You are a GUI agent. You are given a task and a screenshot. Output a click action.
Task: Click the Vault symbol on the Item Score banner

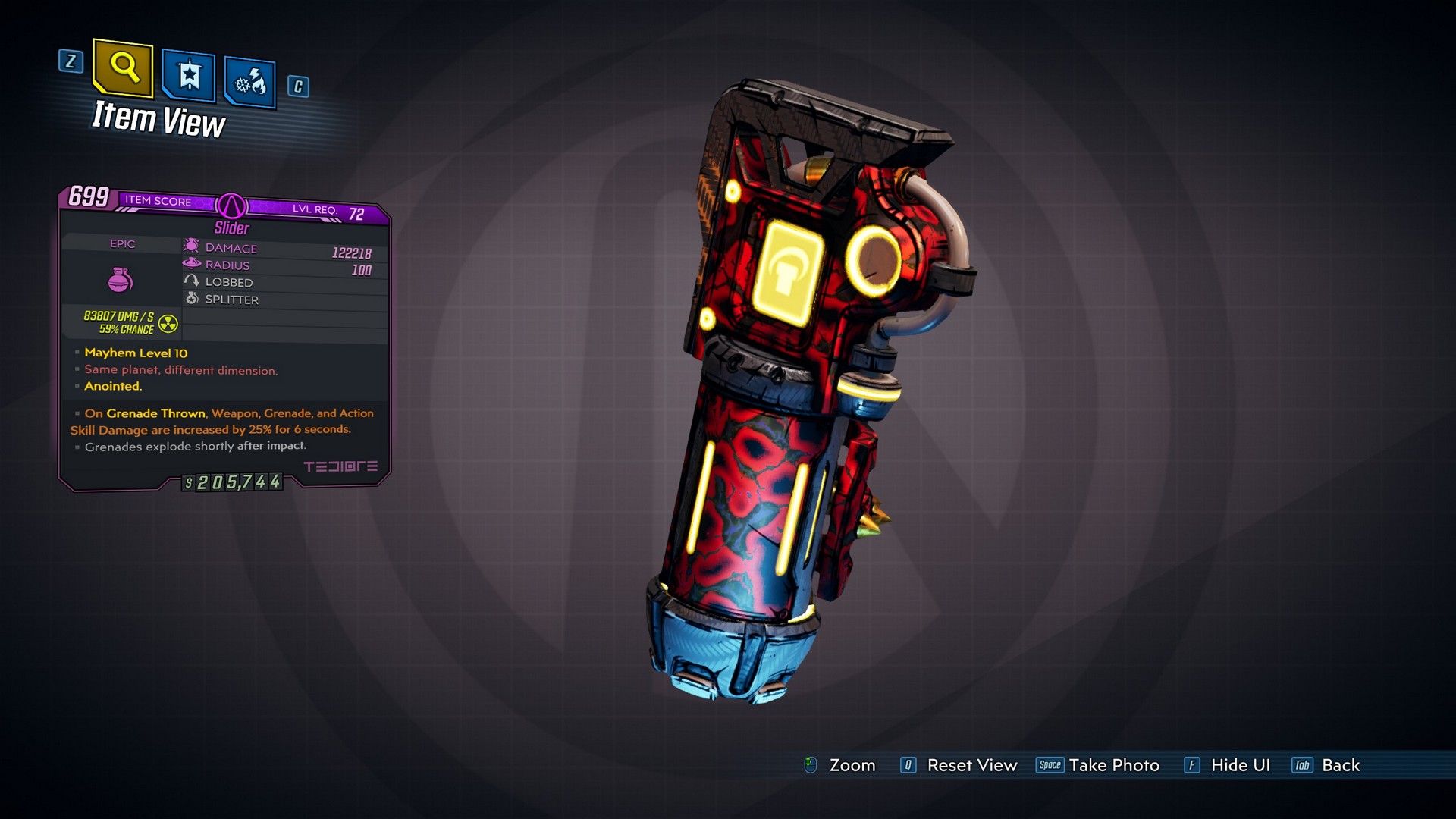click(232, 206)
